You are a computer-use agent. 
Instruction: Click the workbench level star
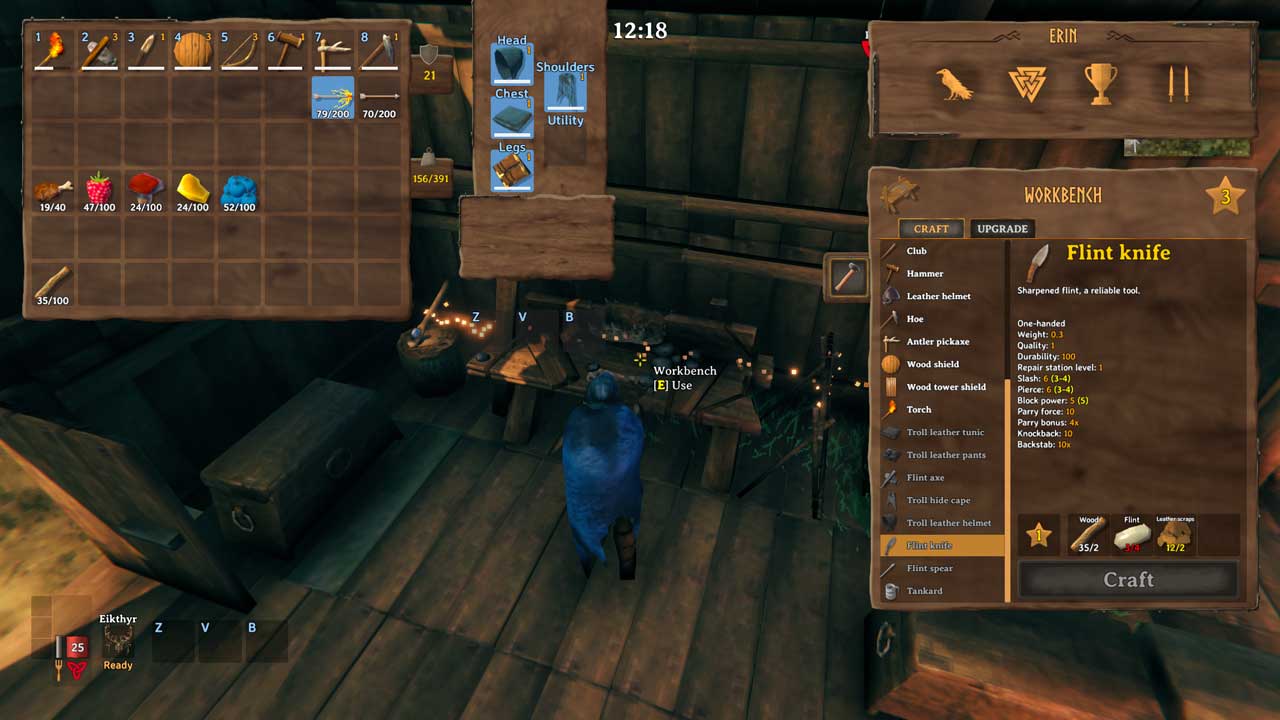coord(1227,196)
